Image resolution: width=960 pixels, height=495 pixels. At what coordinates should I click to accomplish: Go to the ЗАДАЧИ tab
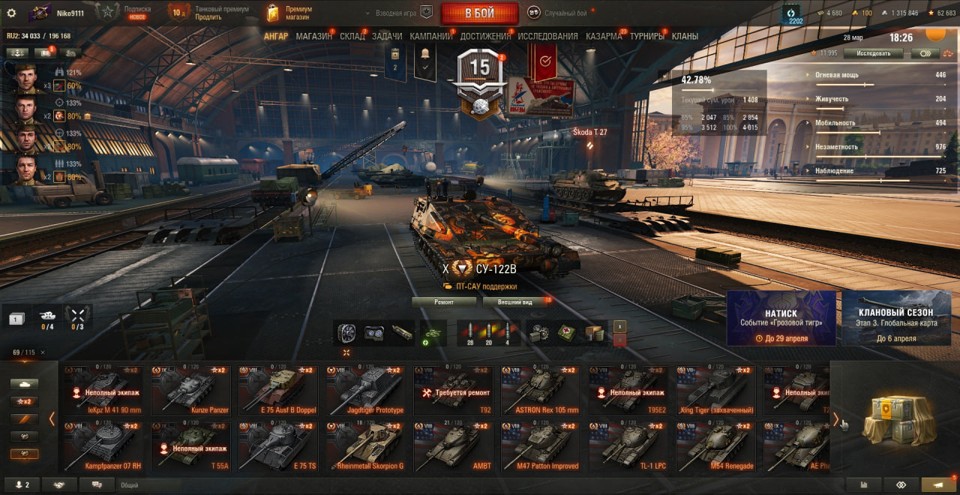[387, 36]
